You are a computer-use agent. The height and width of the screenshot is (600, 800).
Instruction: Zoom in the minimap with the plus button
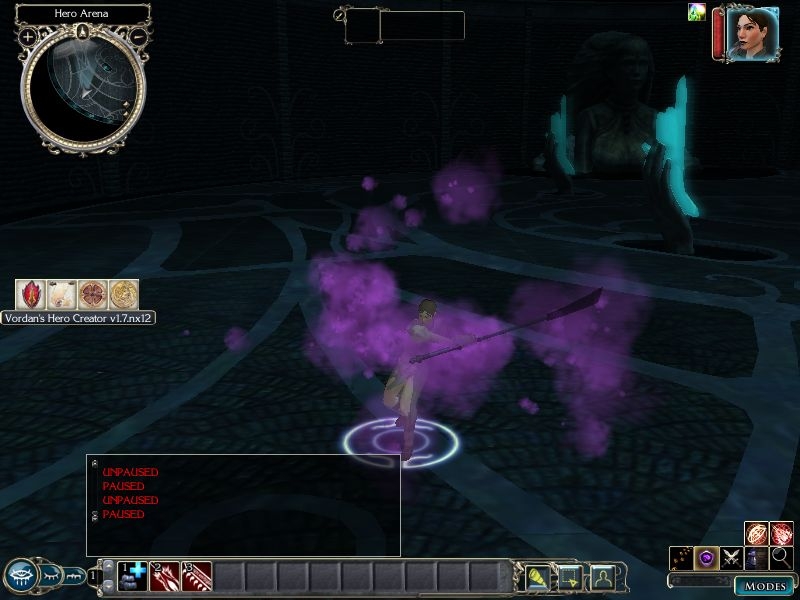click(x=27, y=36)
